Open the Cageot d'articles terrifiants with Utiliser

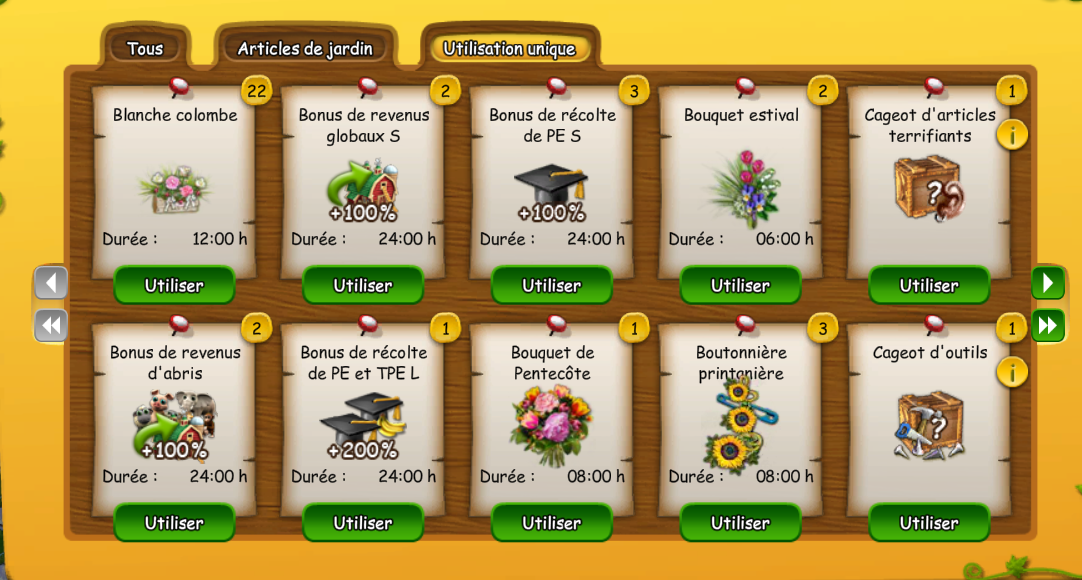[929, 285]
